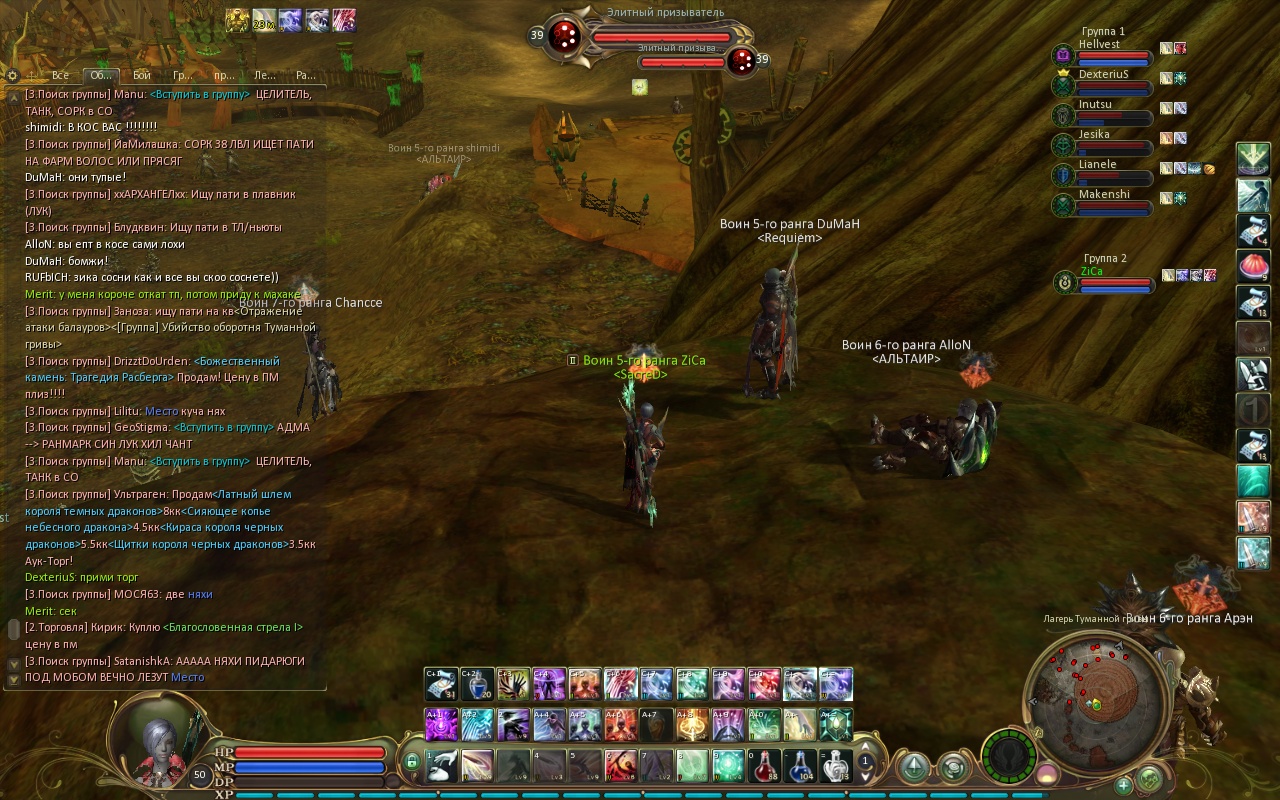Image resolution: width=1280 pixels, height=800 pixels.
Task: Open the chat settings gear
Action: [12, 75]
